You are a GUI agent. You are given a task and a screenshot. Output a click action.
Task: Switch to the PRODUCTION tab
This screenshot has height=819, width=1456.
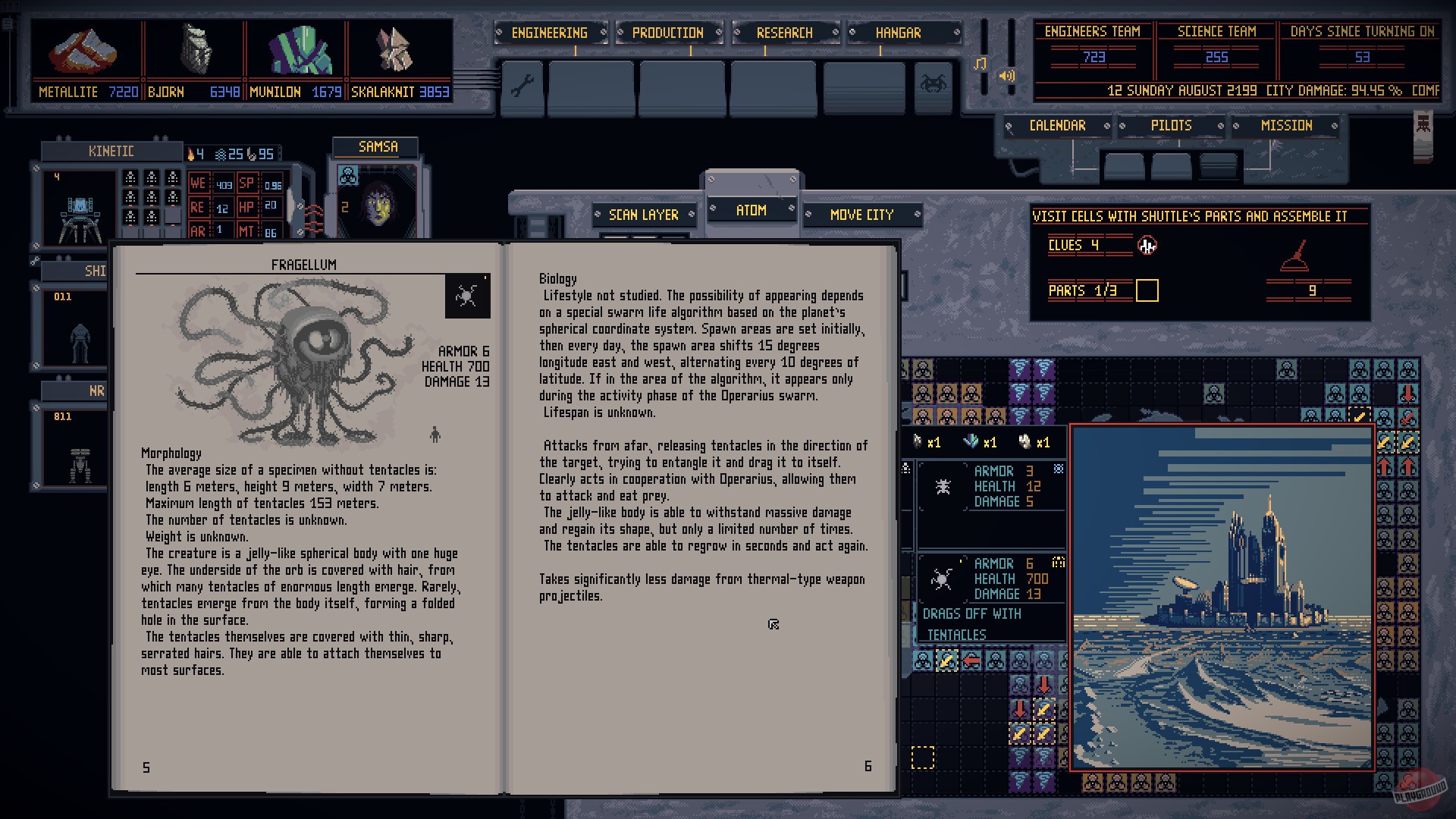pos(666,33)
